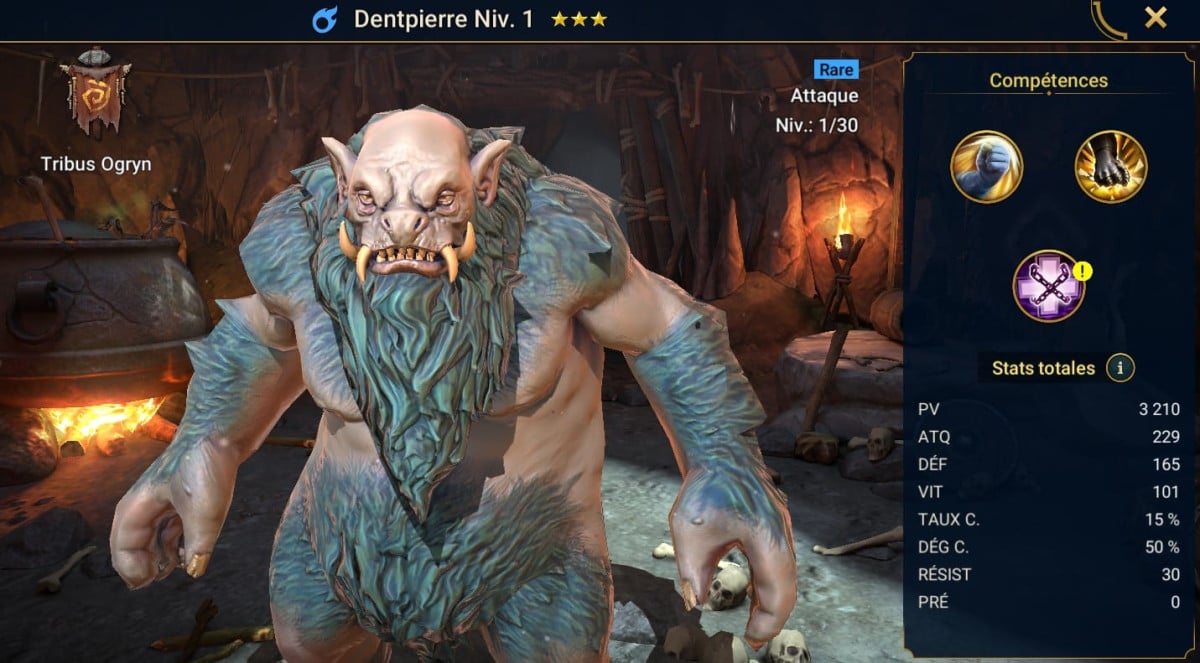The image size is (1200, 663).
Task: Tap the Tribus Ogryn faction banner
Action: (x=96, y=93)
